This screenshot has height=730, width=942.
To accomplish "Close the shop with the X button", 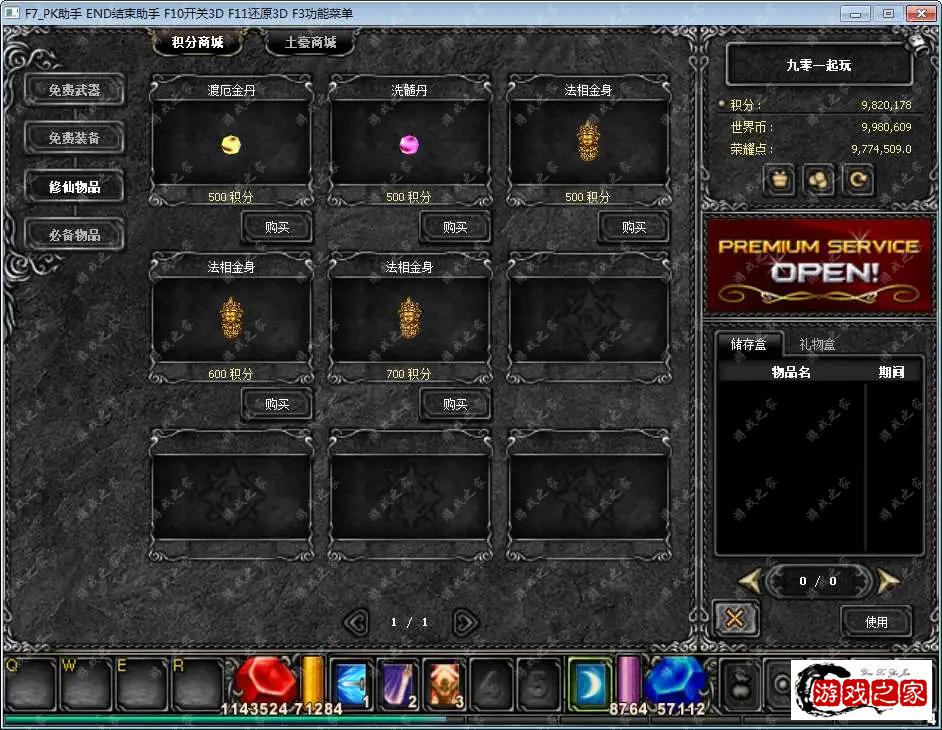I will coord(734,618).
